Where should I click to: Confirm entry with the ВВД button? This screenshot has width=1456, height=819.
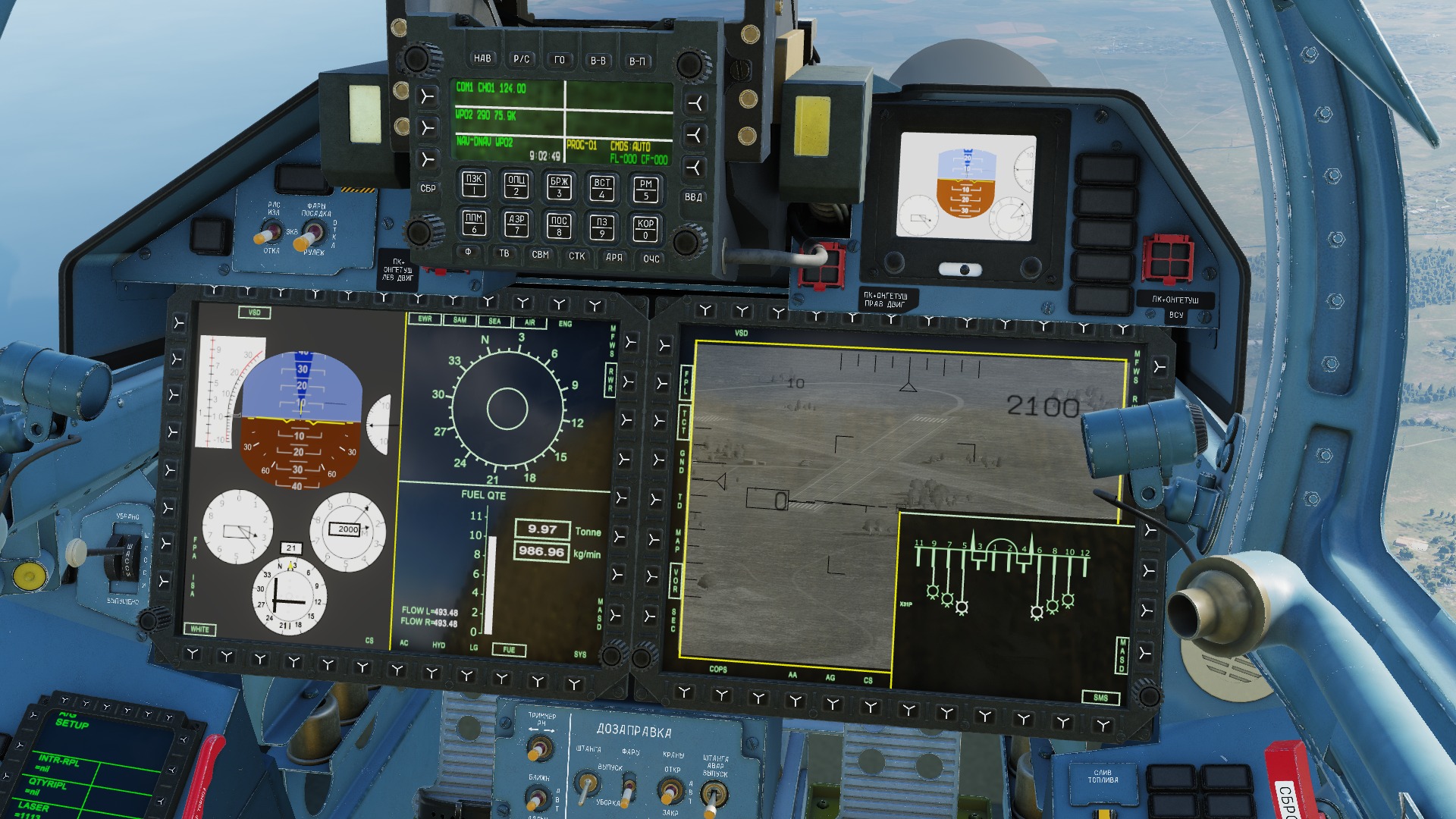tap(693, 196)
